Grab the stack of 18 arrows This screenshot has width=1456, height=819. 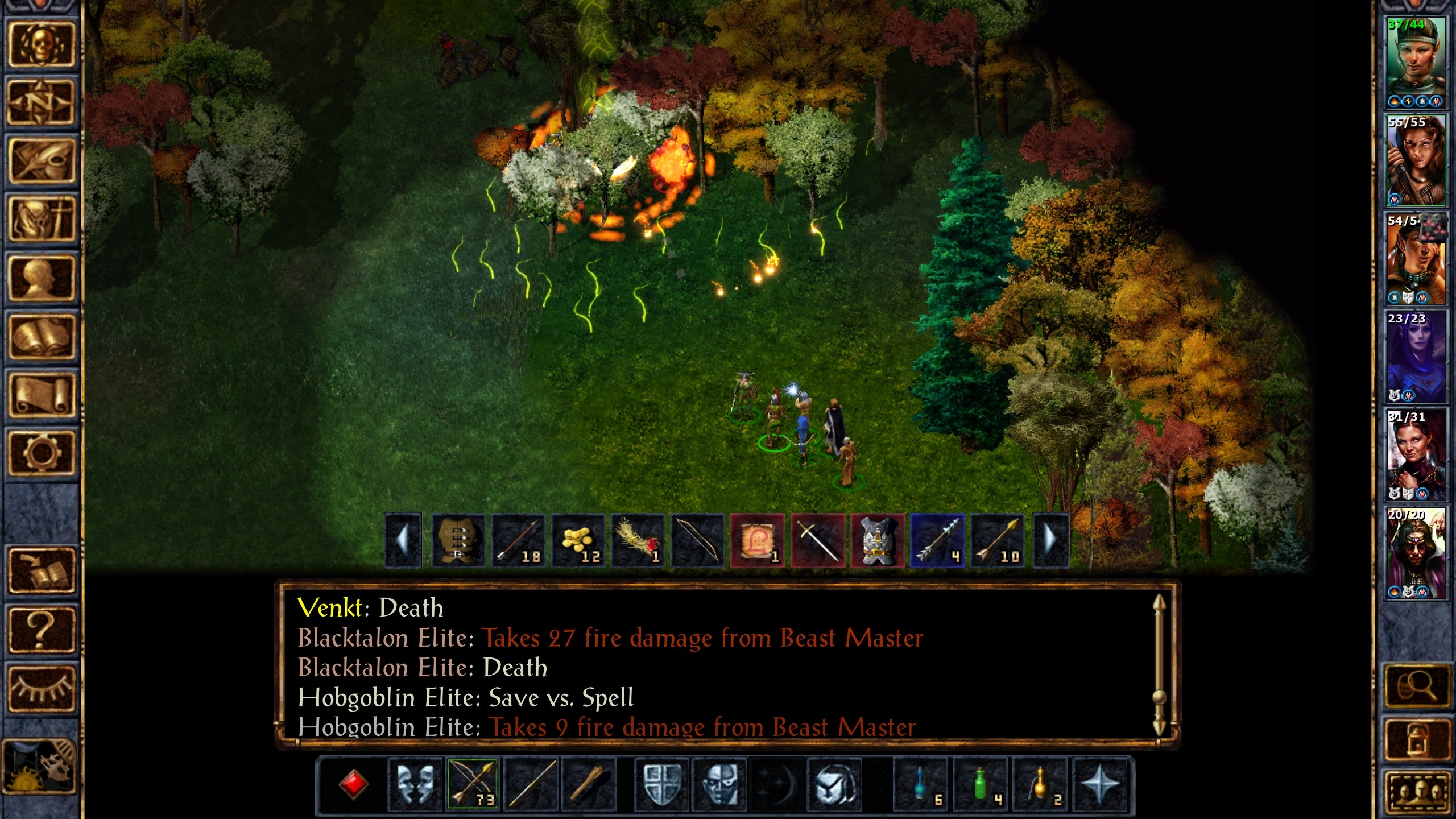point(518,541)
